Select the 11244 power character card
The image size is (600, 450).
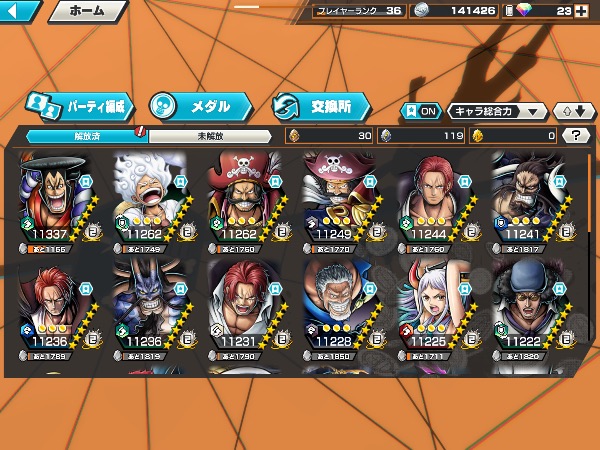tap(435, 198)
